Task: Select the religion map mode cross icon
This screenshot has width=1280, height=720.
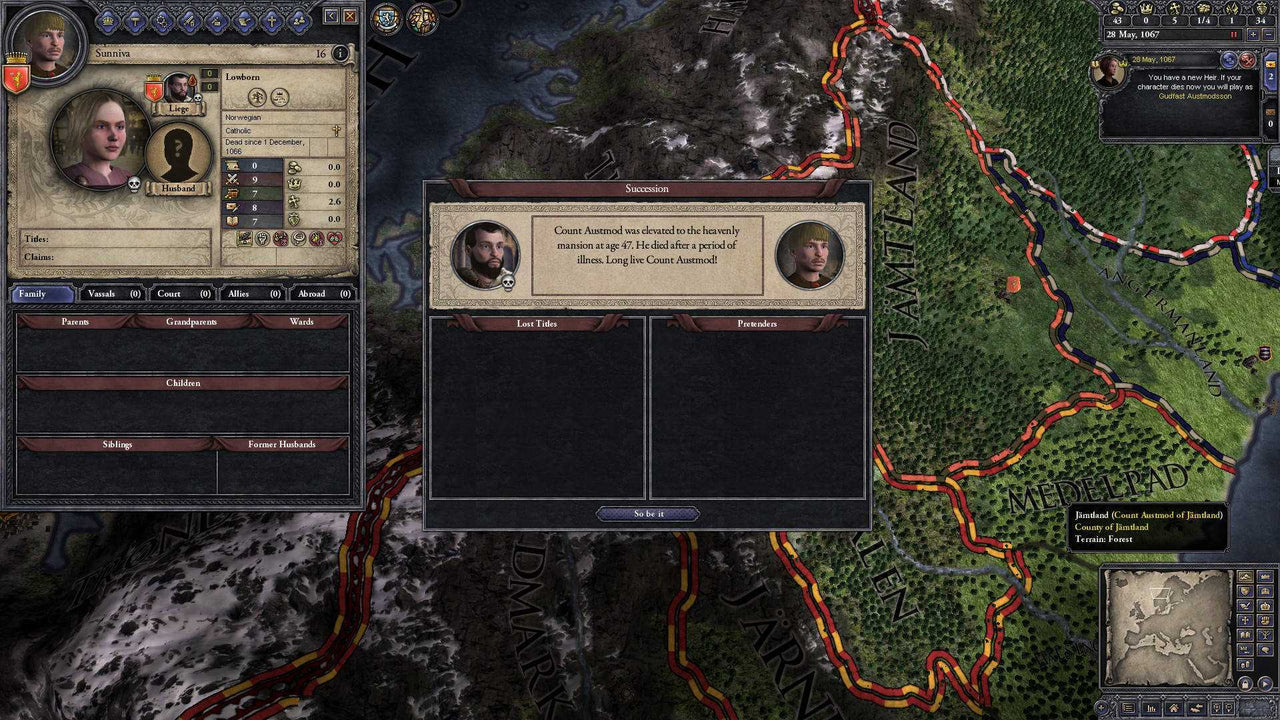Action: (x=1245, y=620)
